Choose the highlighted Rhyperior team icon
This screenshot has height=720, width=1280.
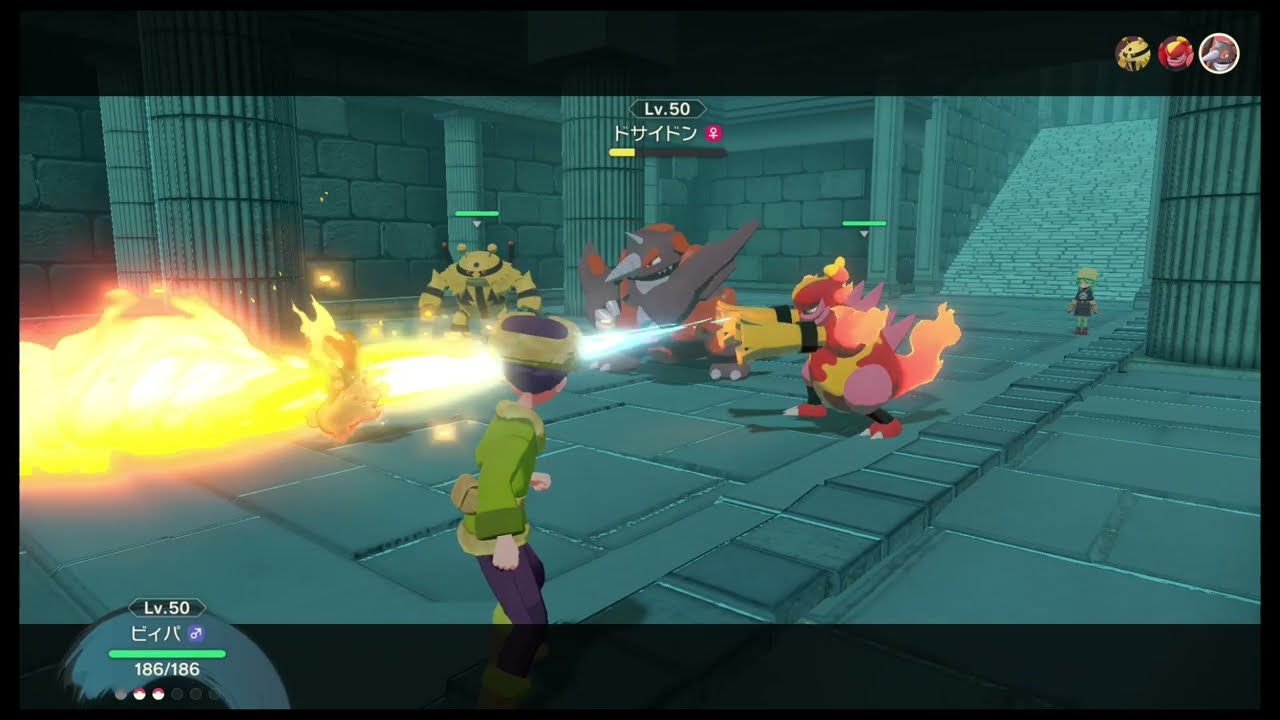(x=1219, y=53)
